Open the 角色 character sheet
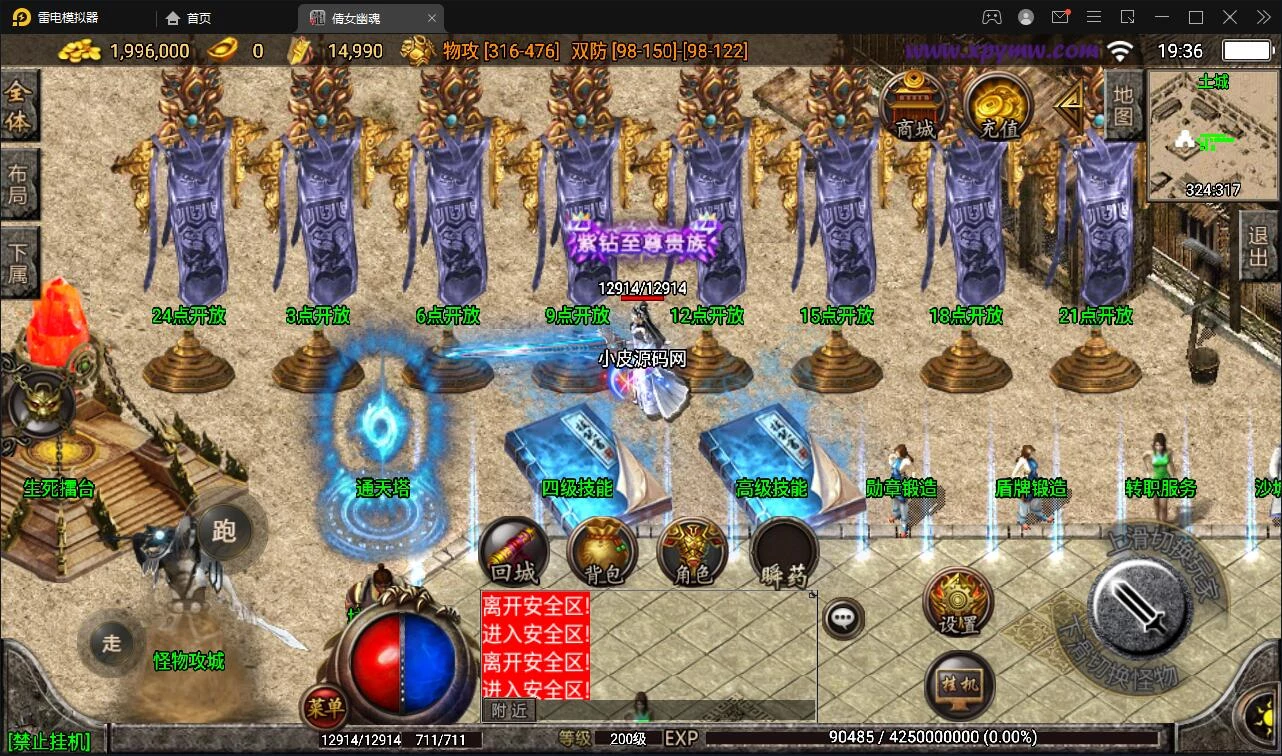 (x=692, y=553)
